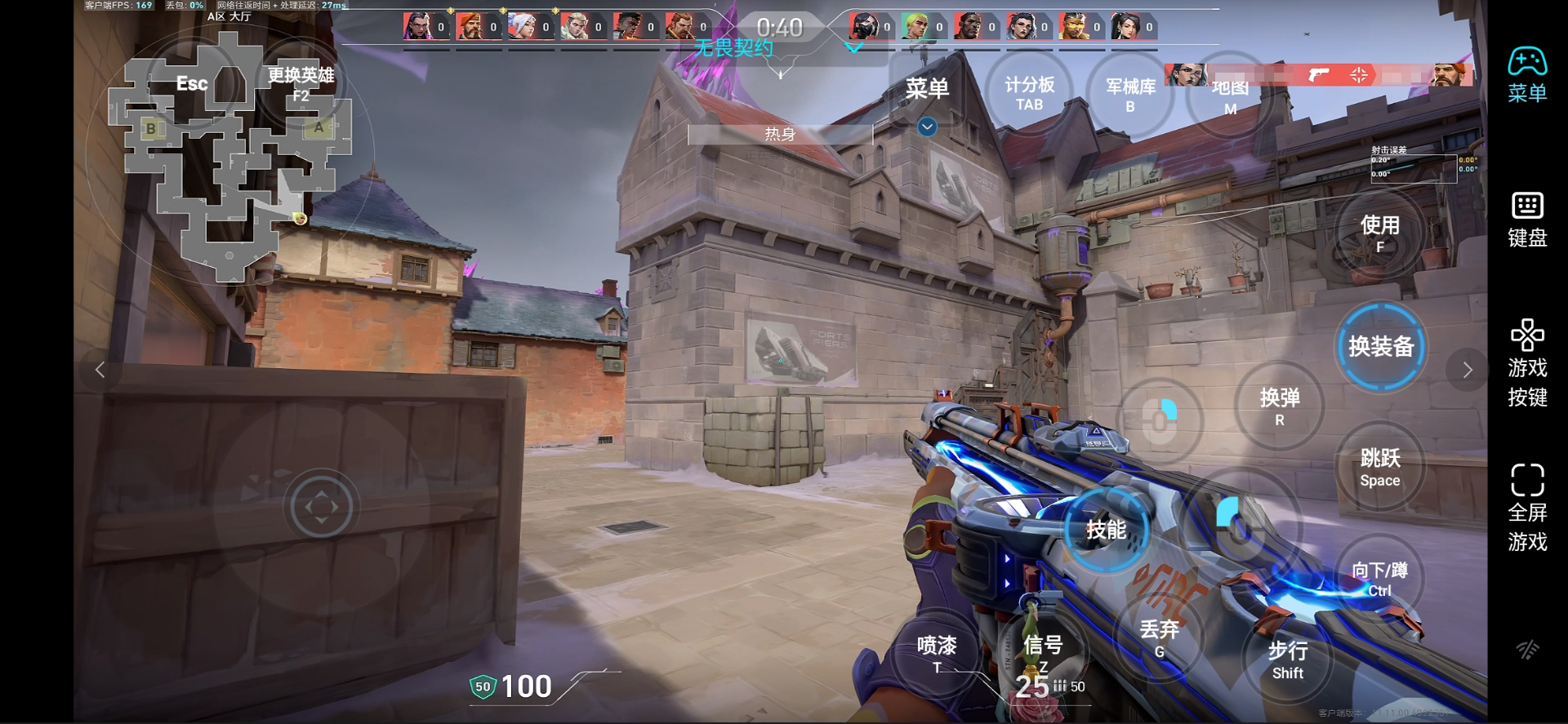Open the in-game 菜单 circle button
The image size is (1568, 724).
[x=927, y=88]
